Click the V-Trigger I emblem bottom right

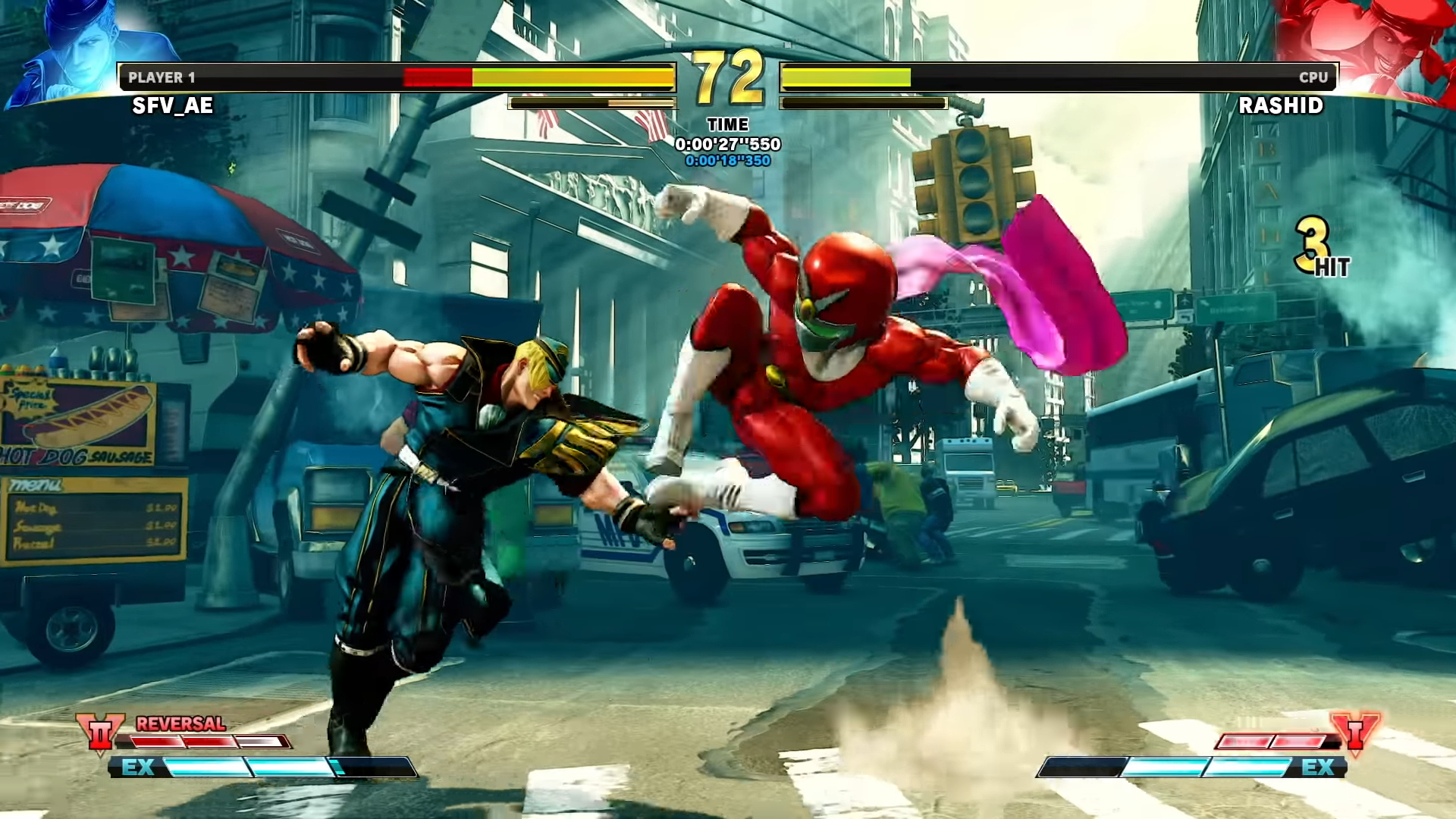tap(1357, 733)
